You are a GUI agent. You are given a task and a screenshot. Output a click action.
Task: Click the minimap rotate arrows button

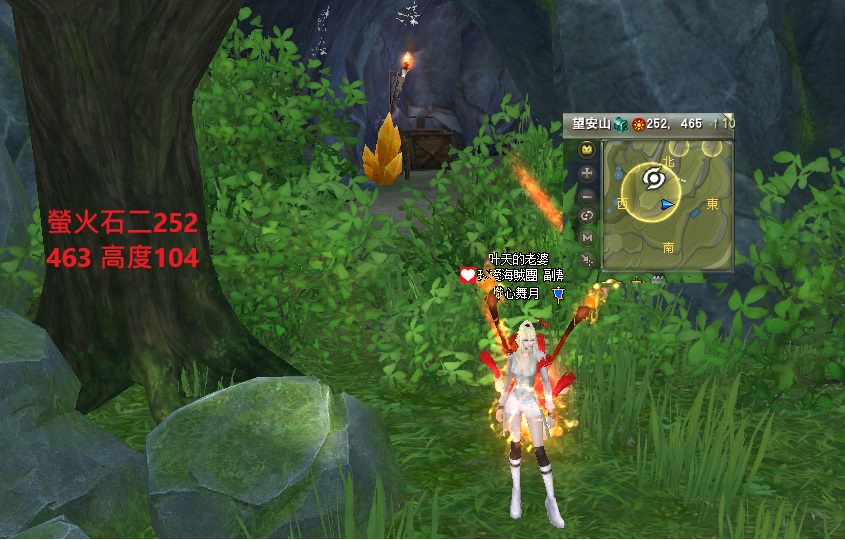coord(587,216)
